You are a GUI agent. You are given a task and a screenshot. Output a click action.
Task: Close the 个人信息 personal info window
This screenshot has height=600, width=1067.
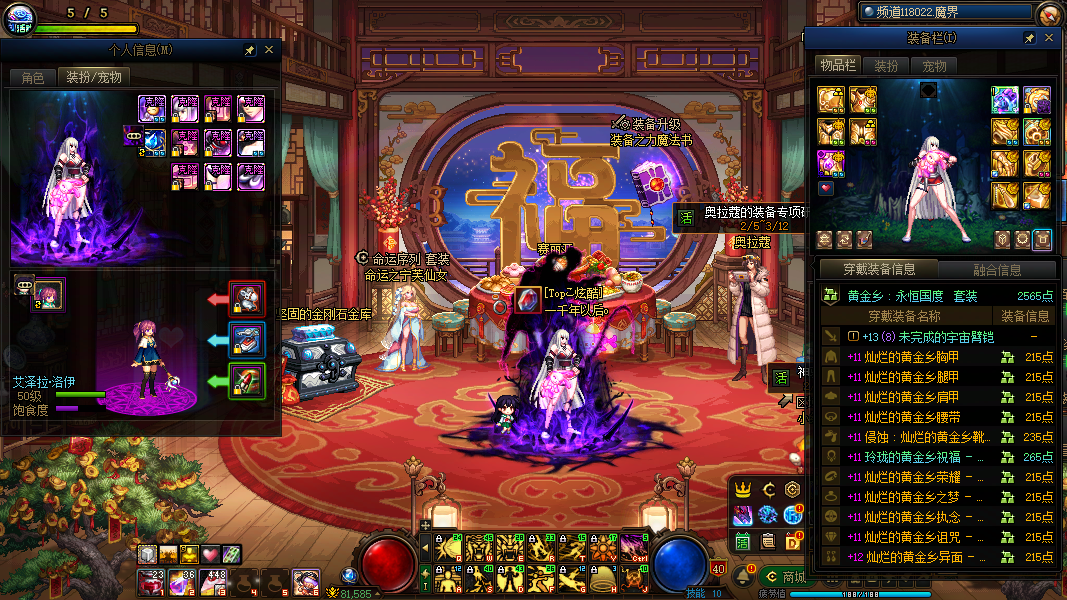click(x=268, y=49)
